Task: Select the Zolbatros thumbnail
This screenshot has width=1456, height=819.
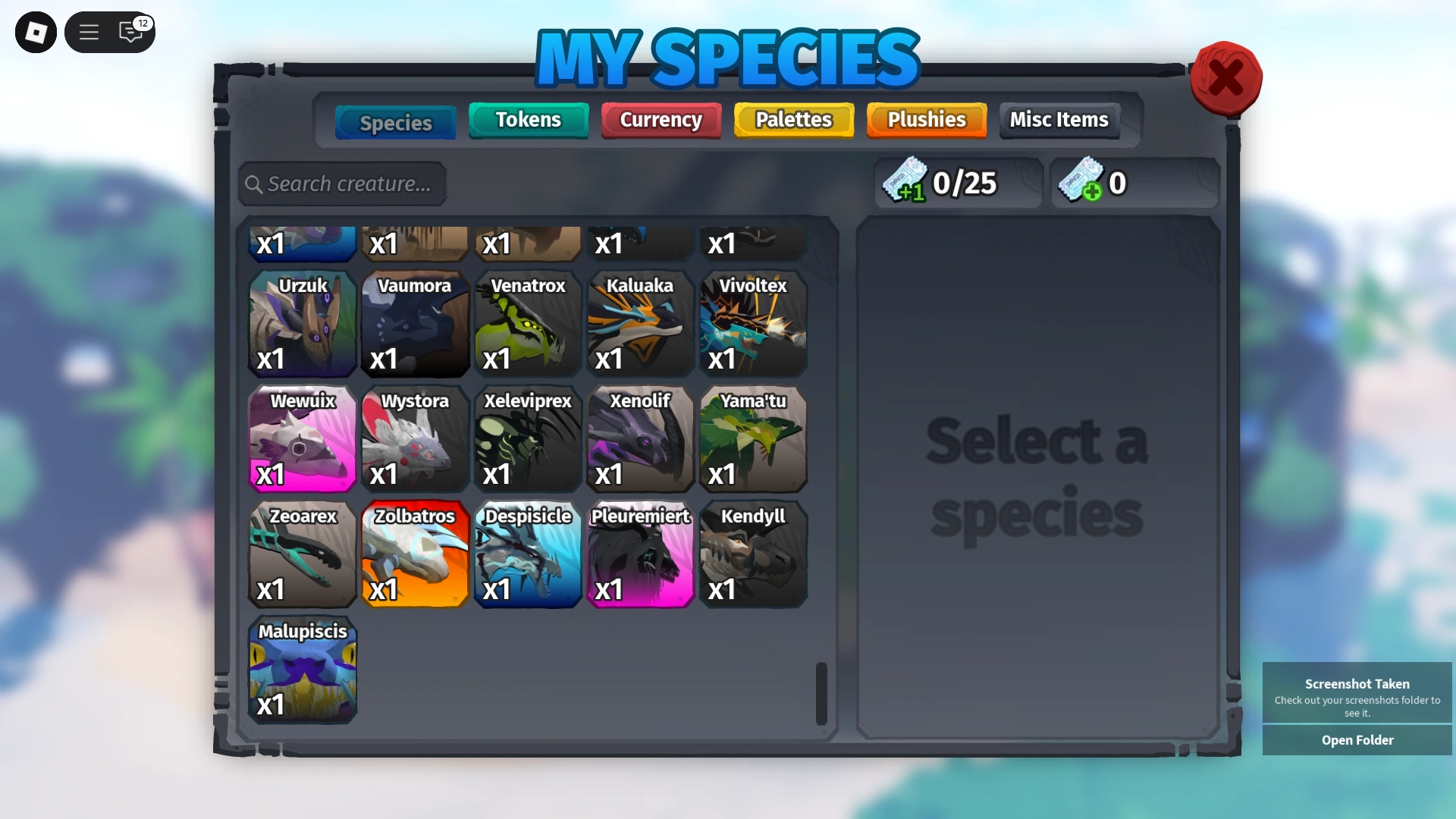Action: [x=415, y=555]
